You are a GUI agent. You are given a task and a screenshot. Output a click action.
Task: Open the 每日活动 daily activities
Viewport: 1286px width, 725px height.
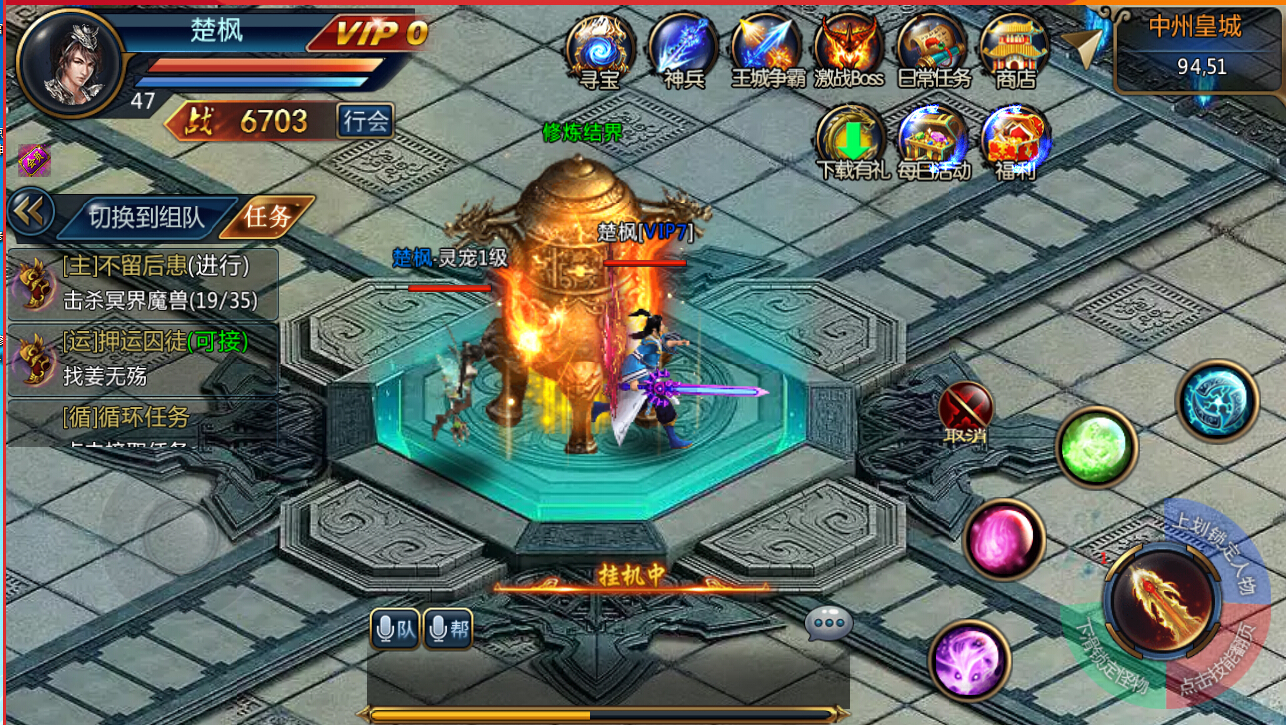coord(933,140)
